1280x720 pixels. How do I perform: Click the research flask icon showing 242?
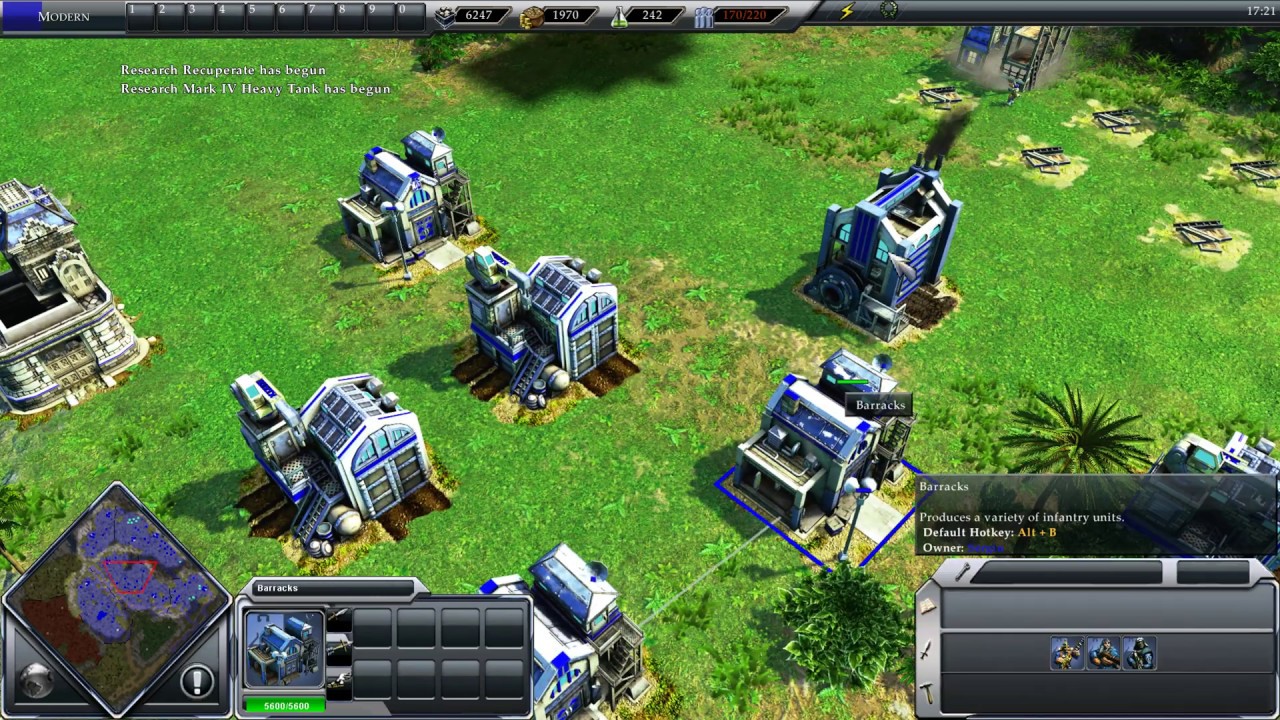(x=621, y=15)
